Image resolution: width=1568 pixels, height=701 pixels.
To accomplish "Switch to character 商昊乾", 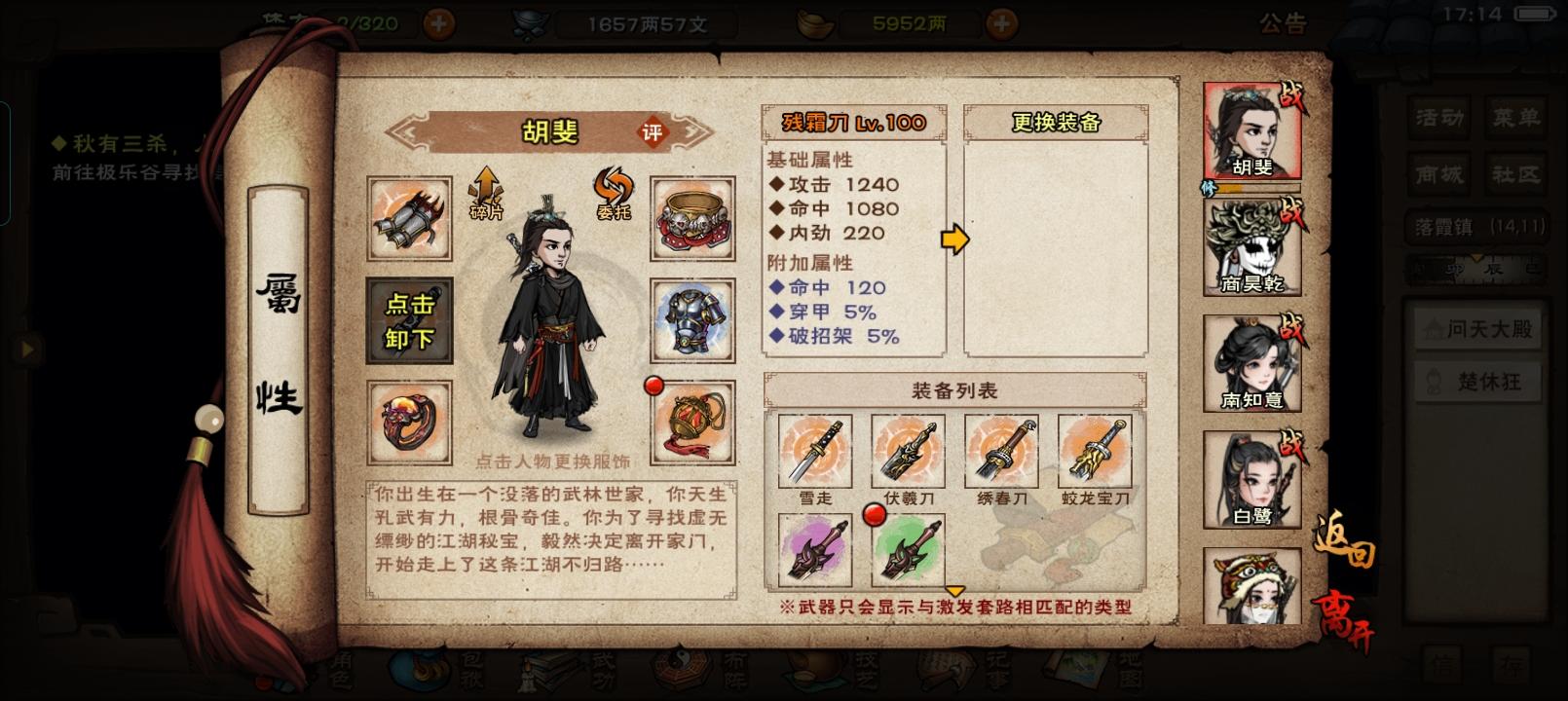I will pyautogui.click(x=1251, y=246).
